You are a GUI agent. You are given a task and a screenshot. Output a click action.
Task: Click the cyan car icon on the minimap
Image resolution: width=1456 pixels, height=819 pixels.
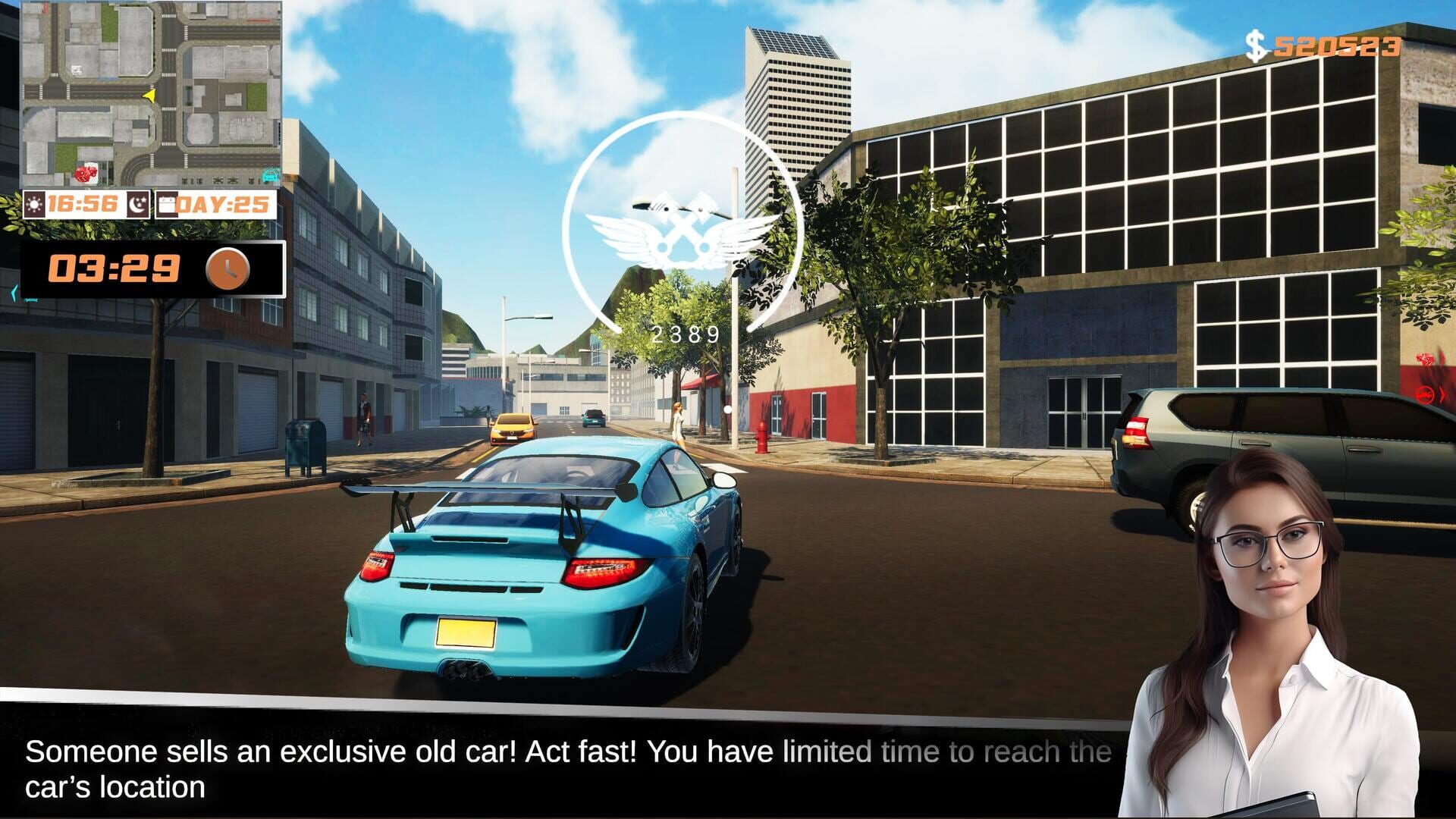pos(271,174)
